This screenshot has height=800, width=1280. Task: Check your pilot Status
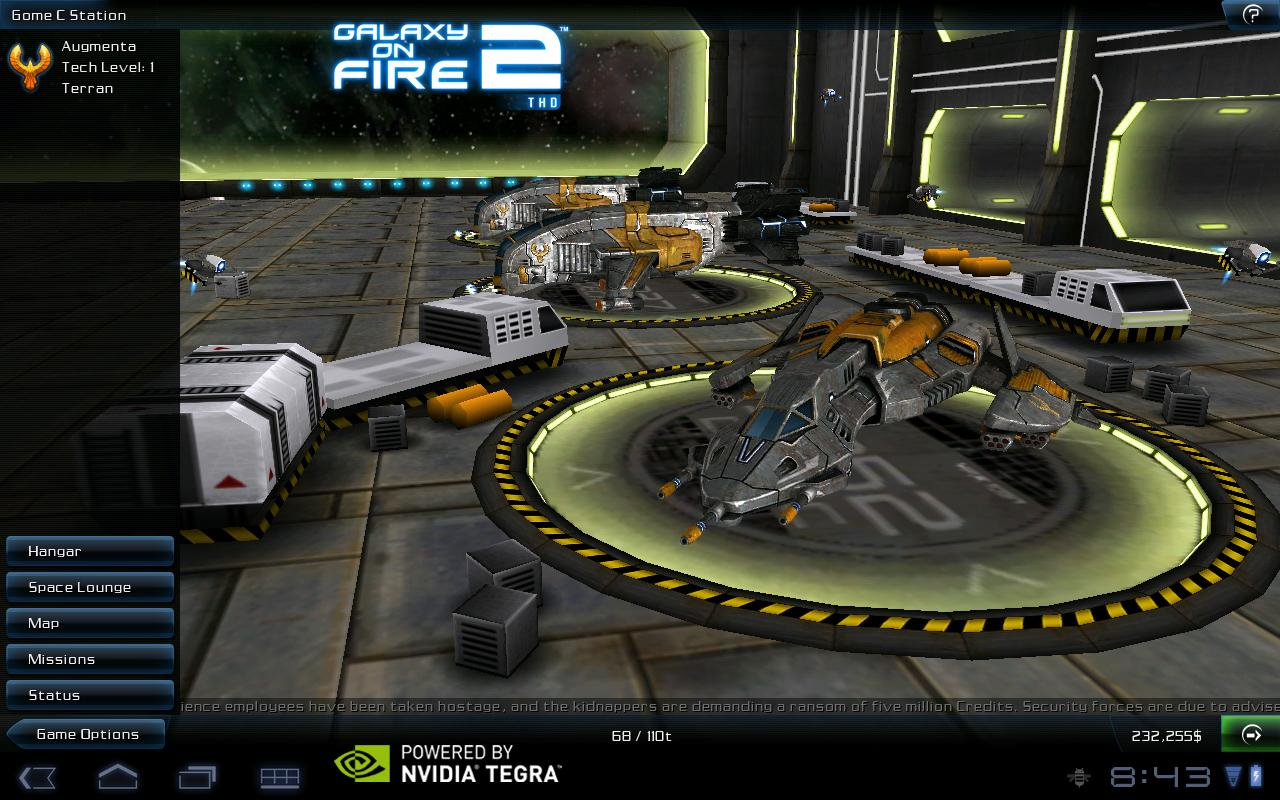[90, 695]
